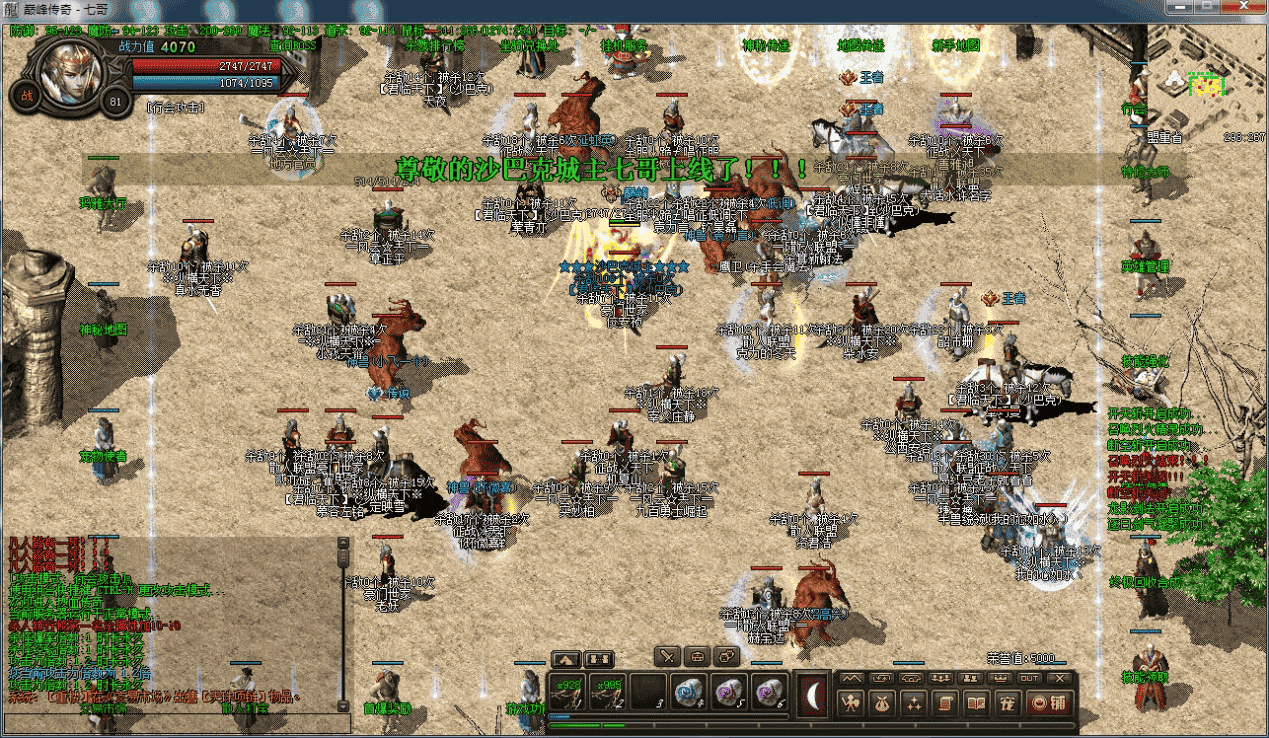Click the chest icon button above the hotbar

pyautogui.click(x=698, y=657)
